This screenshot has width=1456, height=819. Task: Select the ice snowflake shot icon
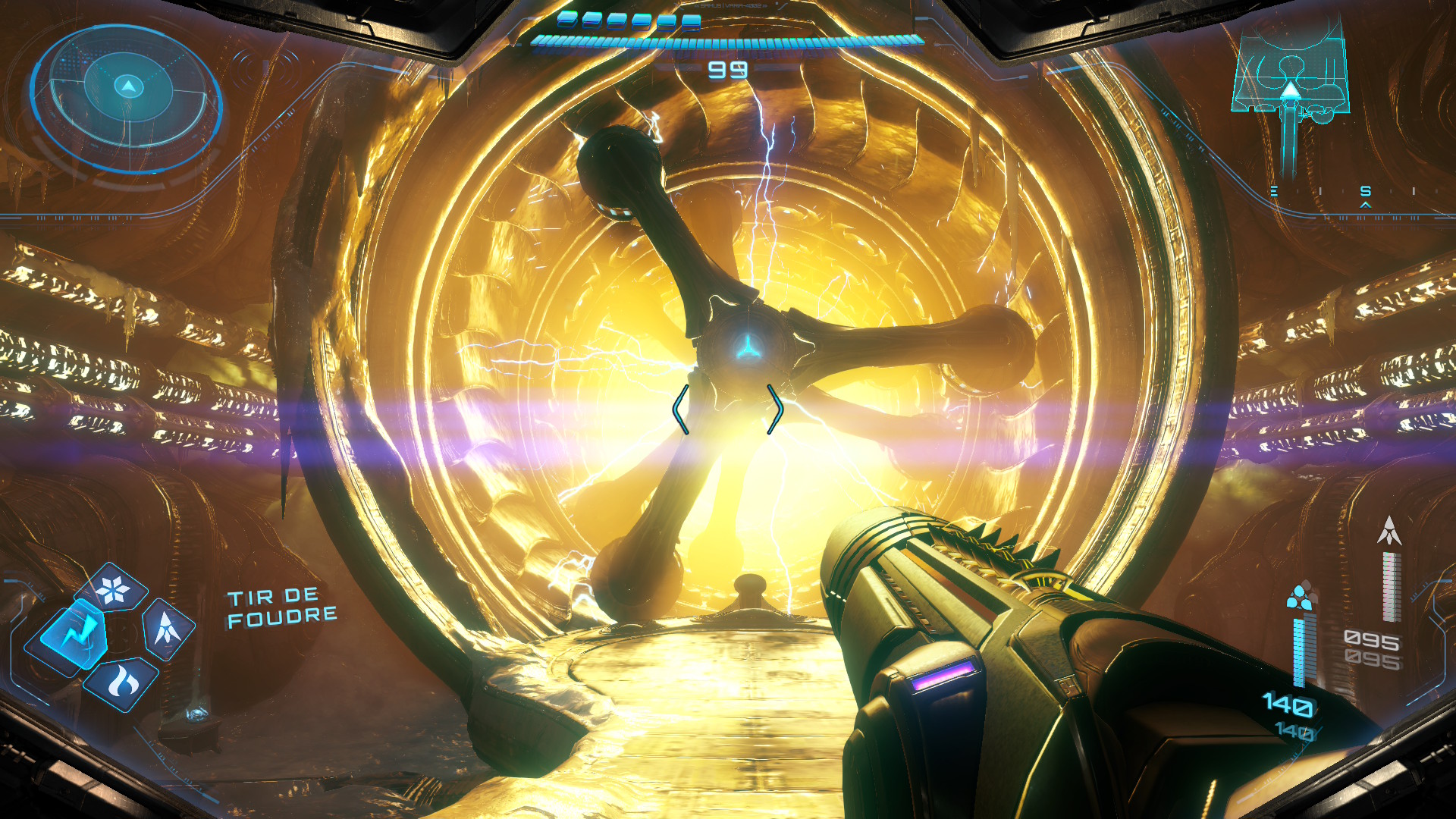point(114,589)
